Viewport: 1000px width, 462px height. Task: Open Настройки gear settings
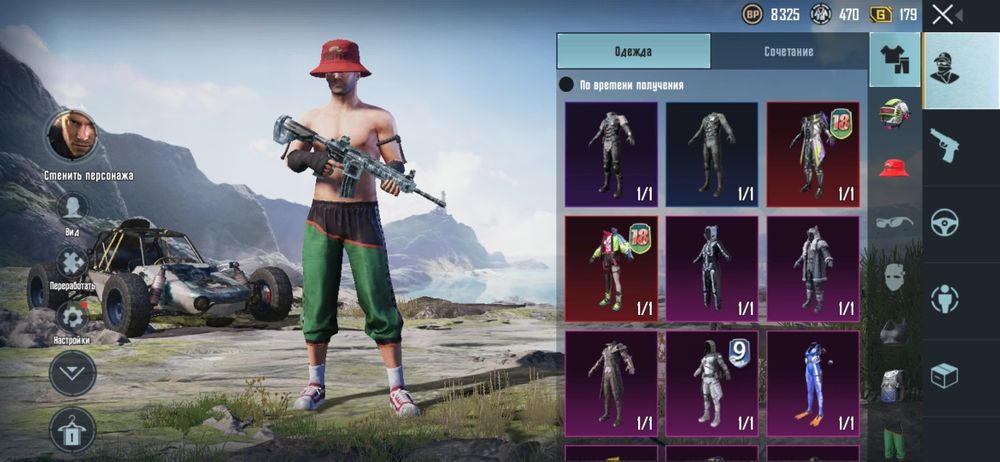72,318
